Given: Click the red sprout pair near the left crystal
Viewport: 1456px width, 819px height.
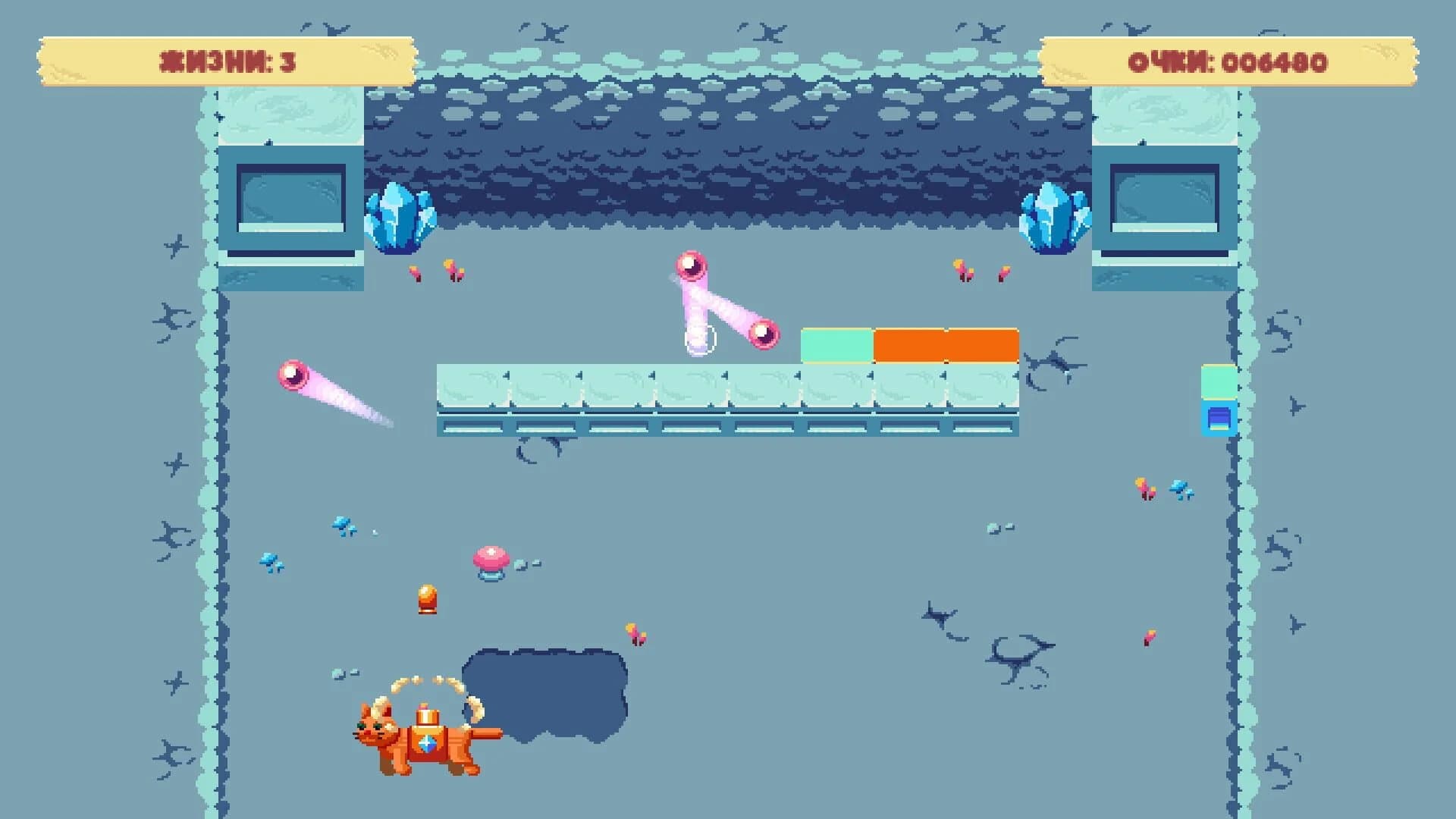Looking at the screenshot, I should pos(436,271).
